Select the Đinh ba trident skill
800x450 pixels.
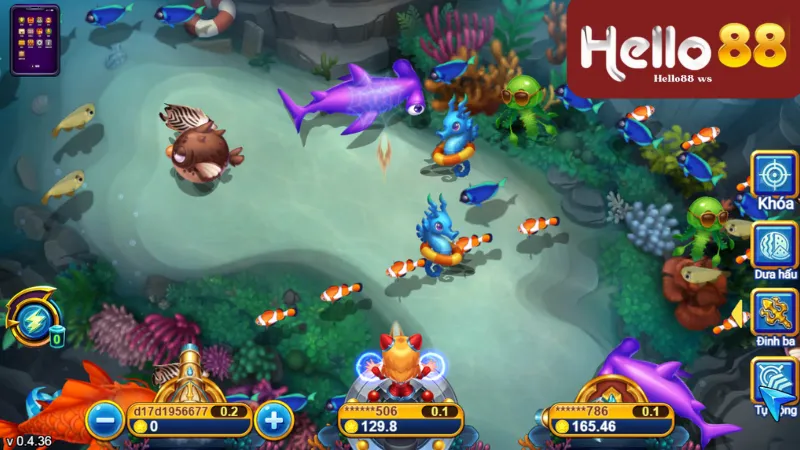coord(773,313)
